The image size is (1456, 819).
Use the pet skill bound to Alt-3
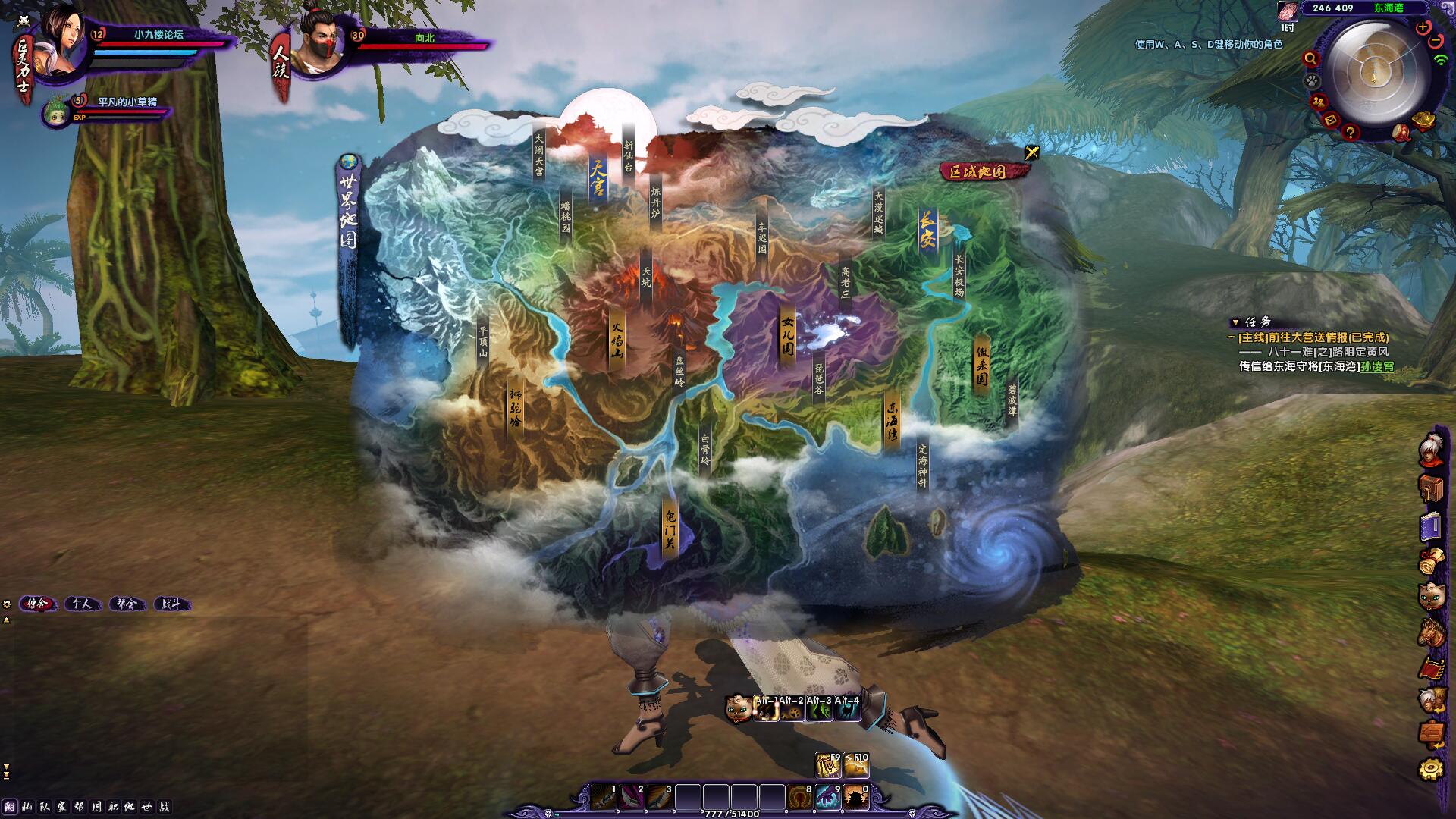point(818,709)
